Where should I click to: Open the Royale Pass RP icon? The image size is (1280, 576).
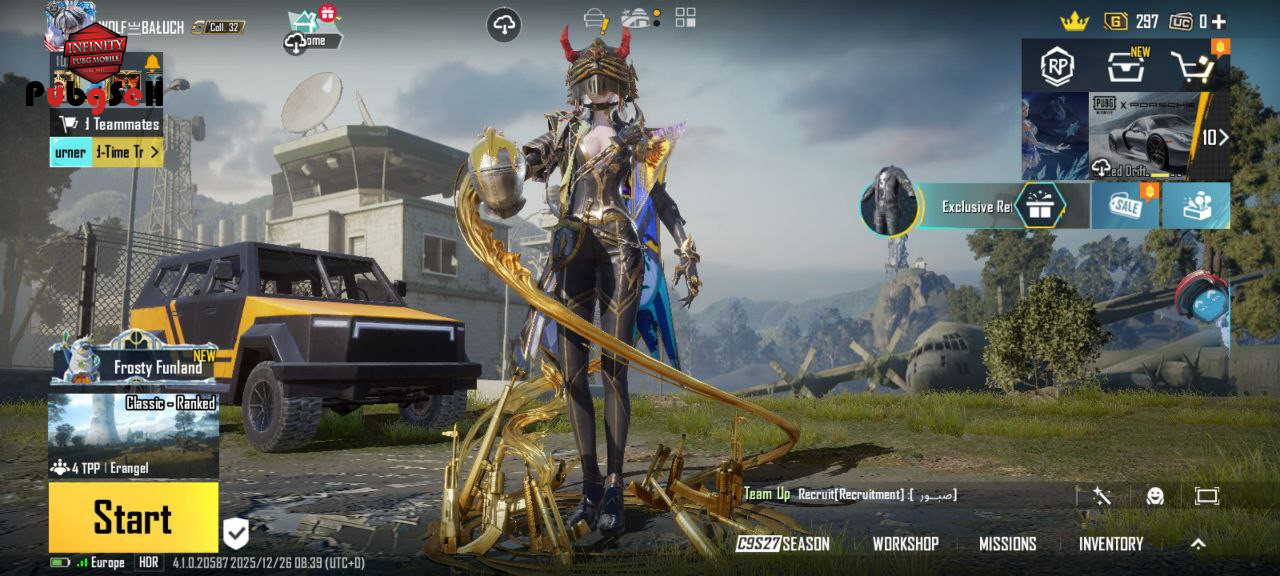[x=1057, y=67]
